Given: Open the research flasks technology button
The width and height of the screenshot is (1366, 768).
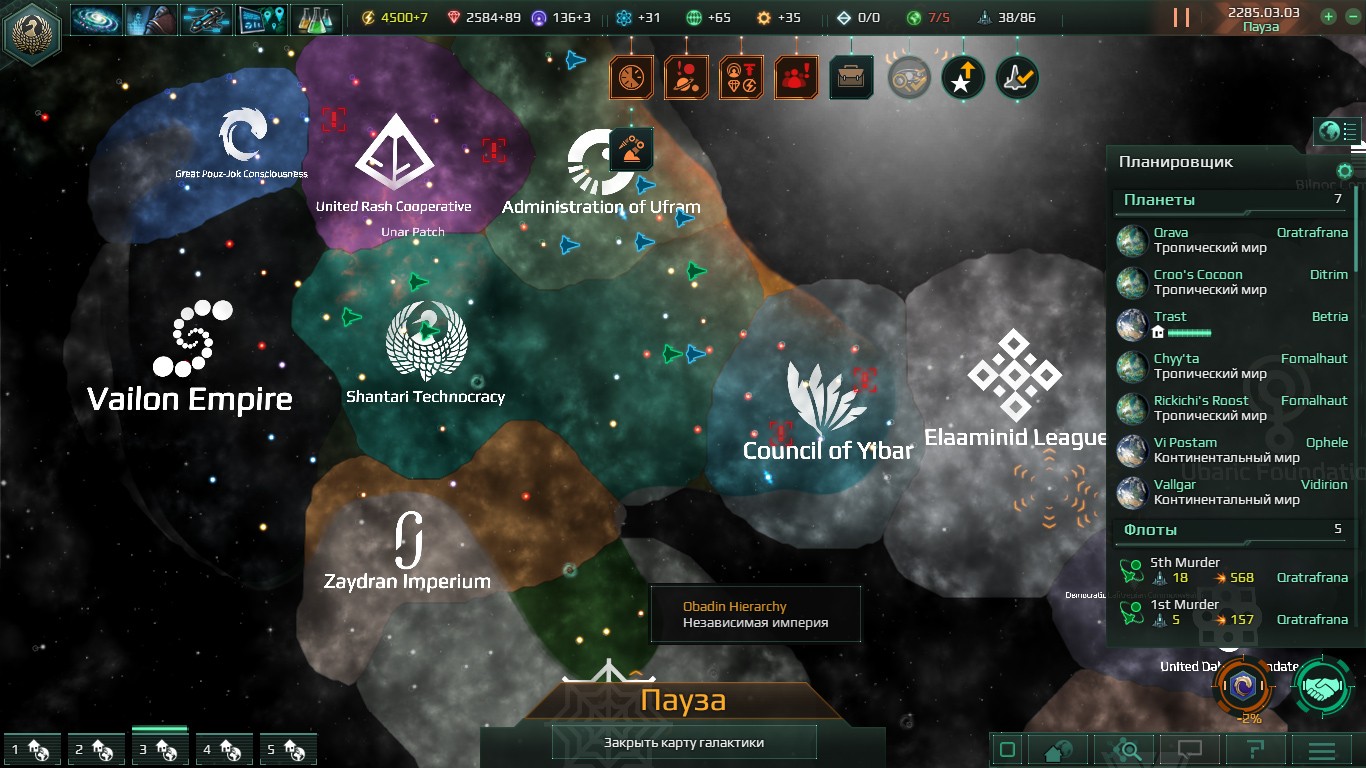Looking at the screenshot, I should (x=315, y=19).
